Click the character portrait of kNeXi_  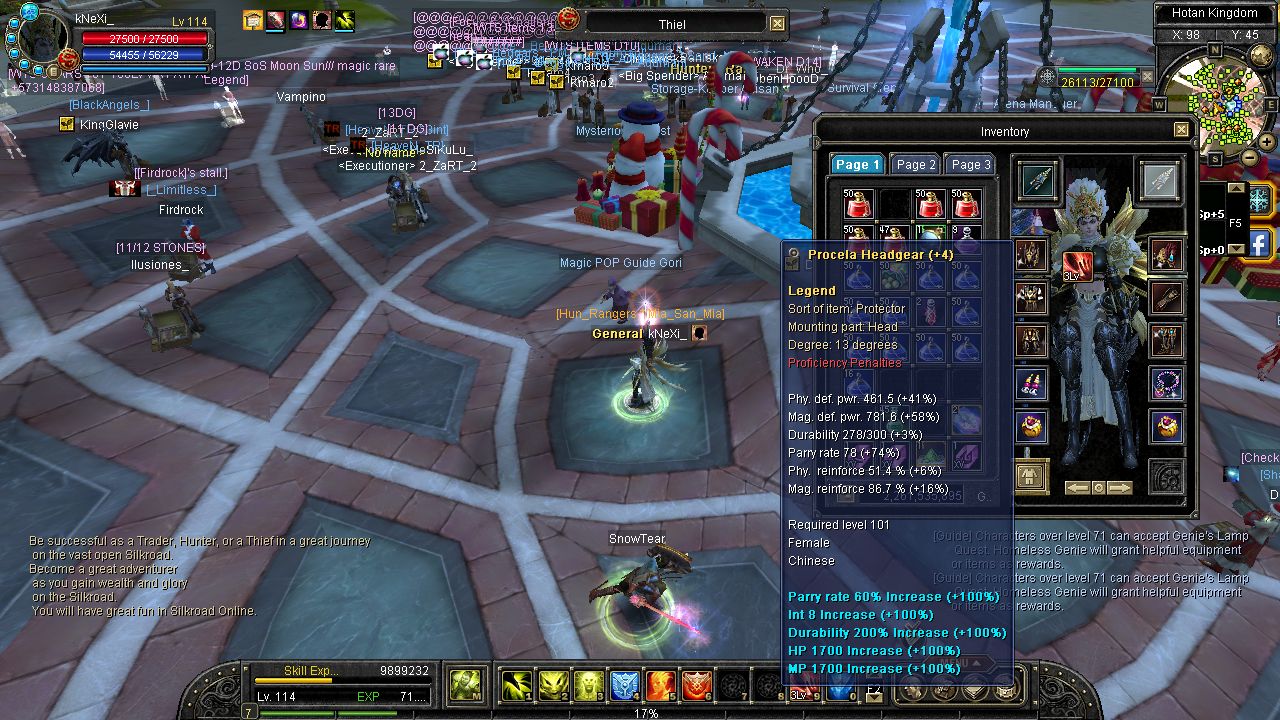(x=42, y=38)
